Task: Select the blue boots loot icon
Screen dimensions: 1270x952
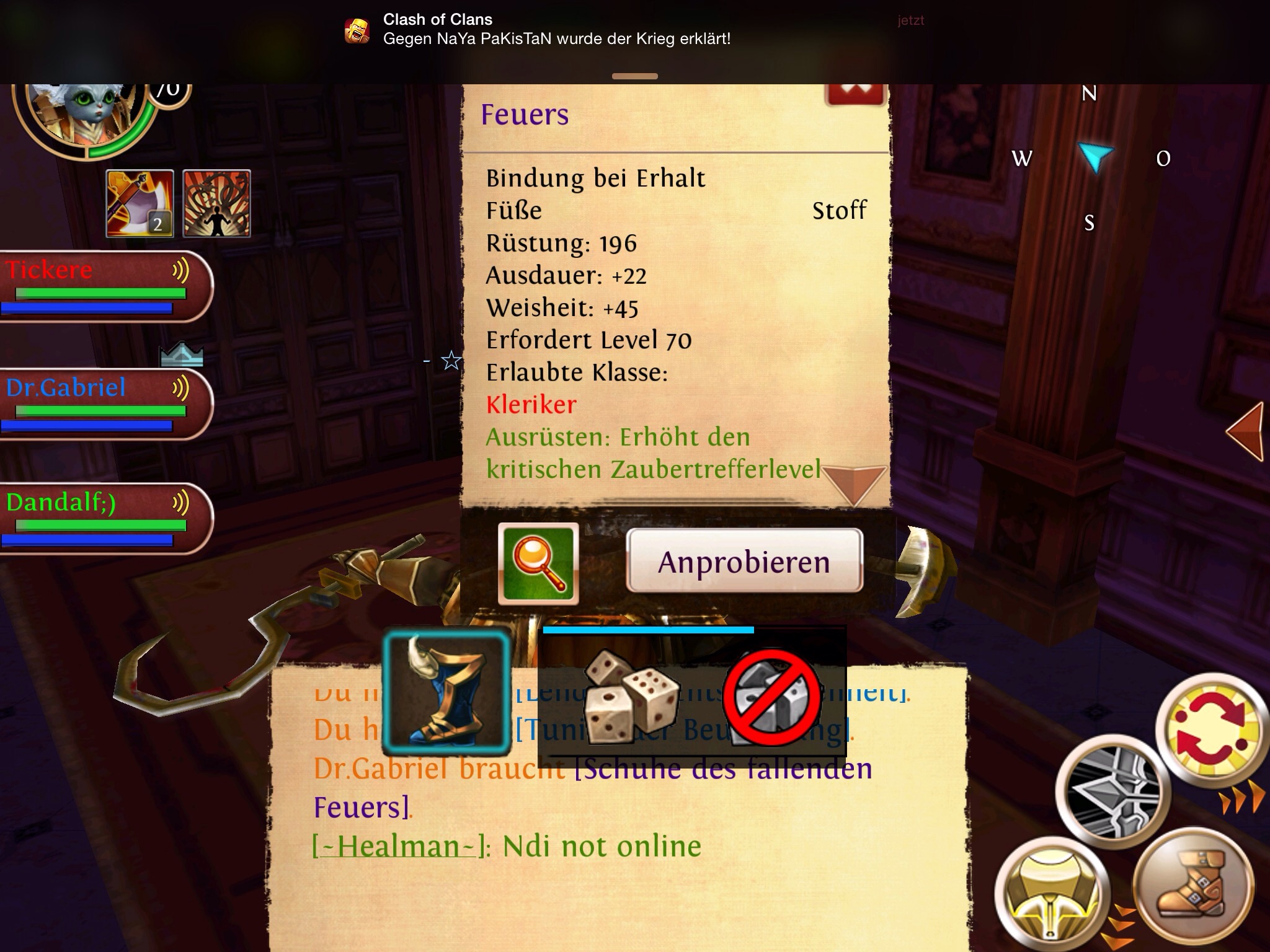Action: pos(446,691)
